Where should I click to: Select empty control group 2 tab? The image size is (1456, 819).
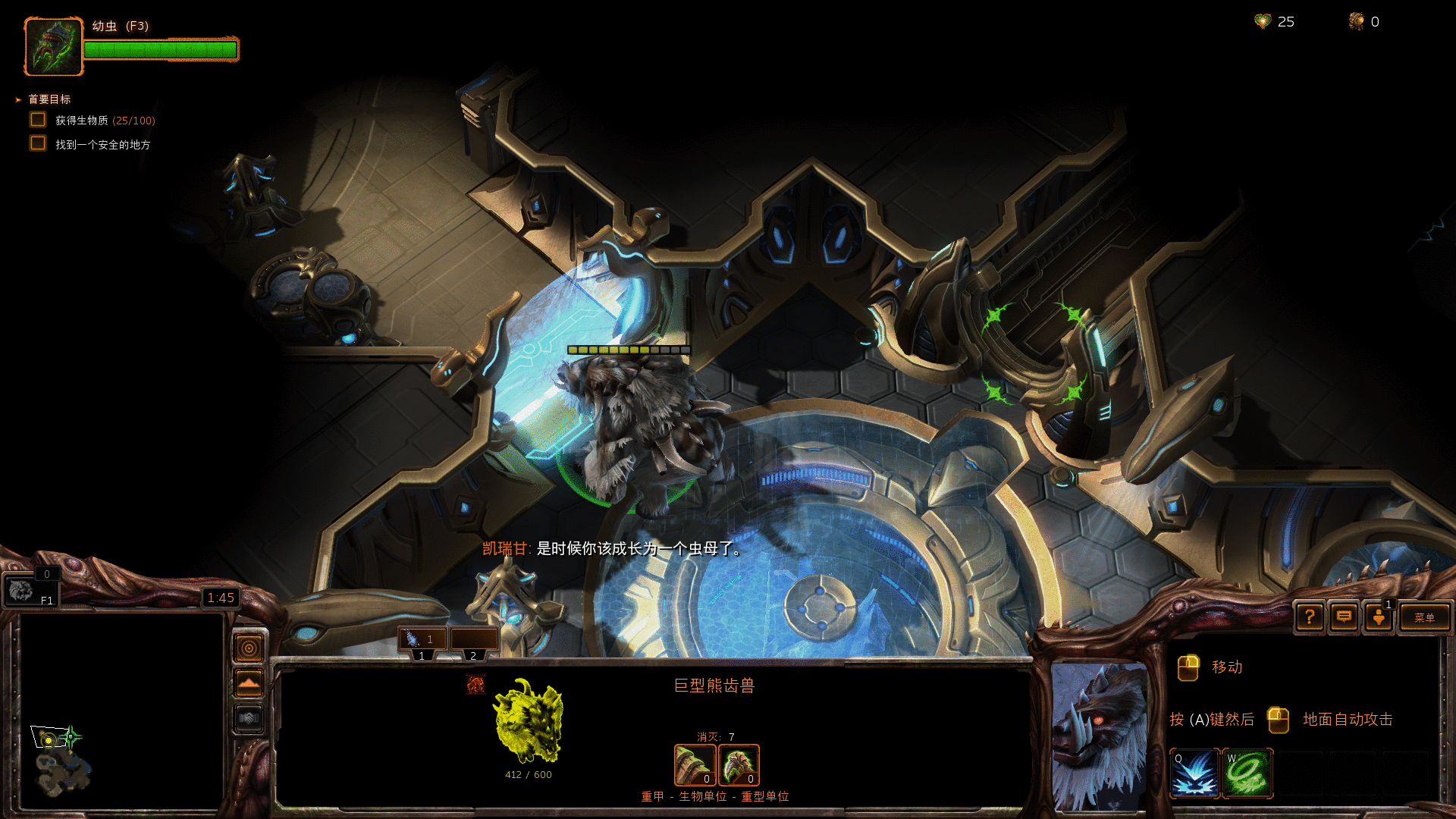[474, 639]
